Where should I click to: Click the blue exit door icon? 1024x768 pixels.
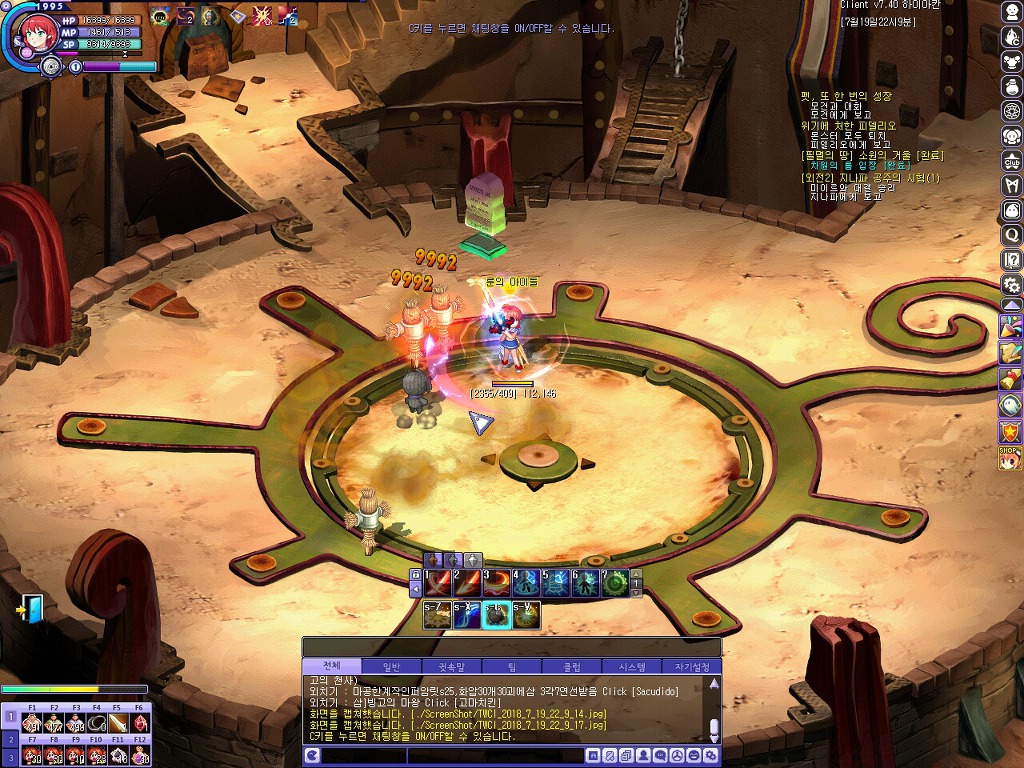(x=31, y=608)
